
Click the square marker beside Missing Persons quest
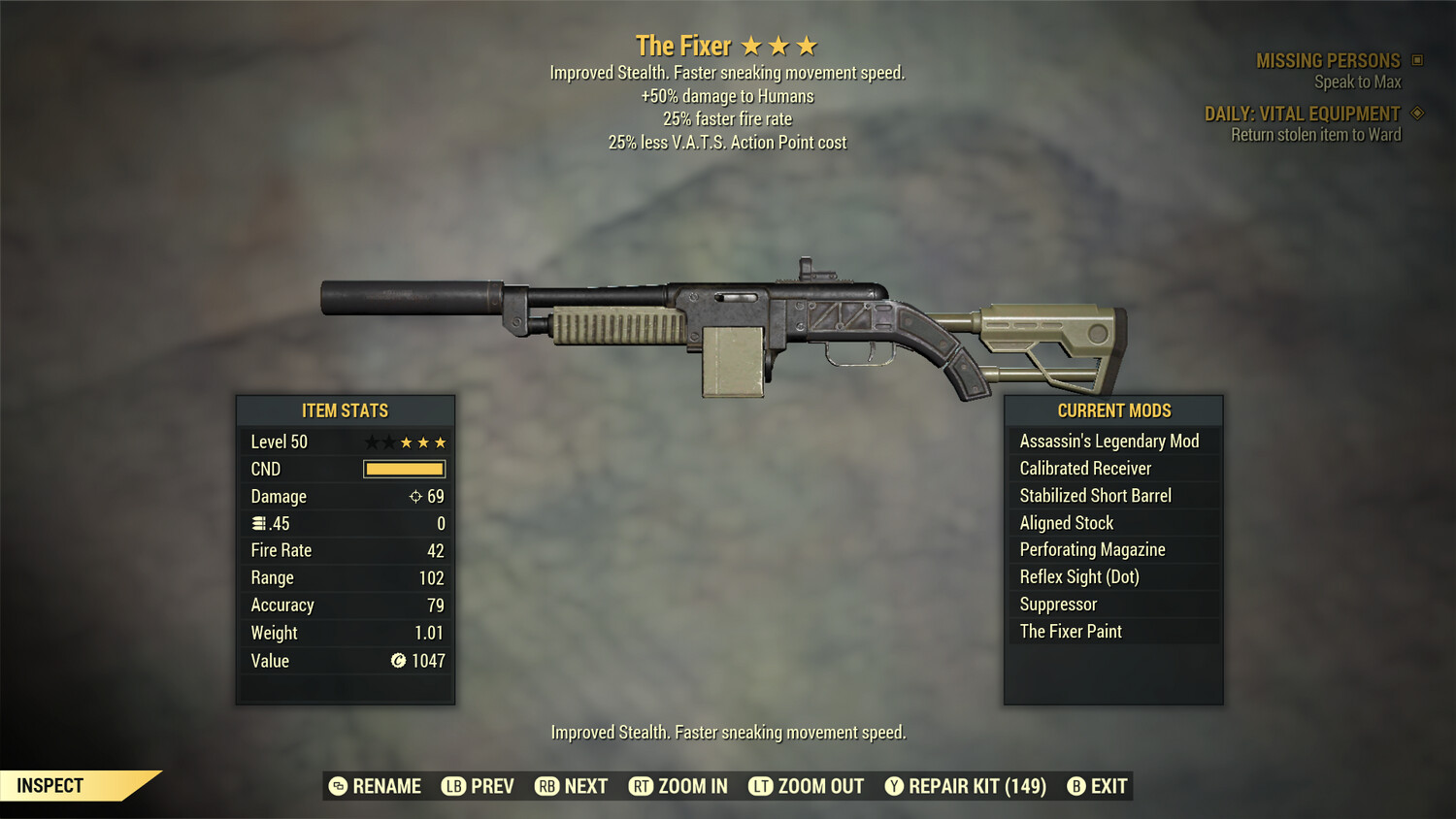coord(1418,60)
